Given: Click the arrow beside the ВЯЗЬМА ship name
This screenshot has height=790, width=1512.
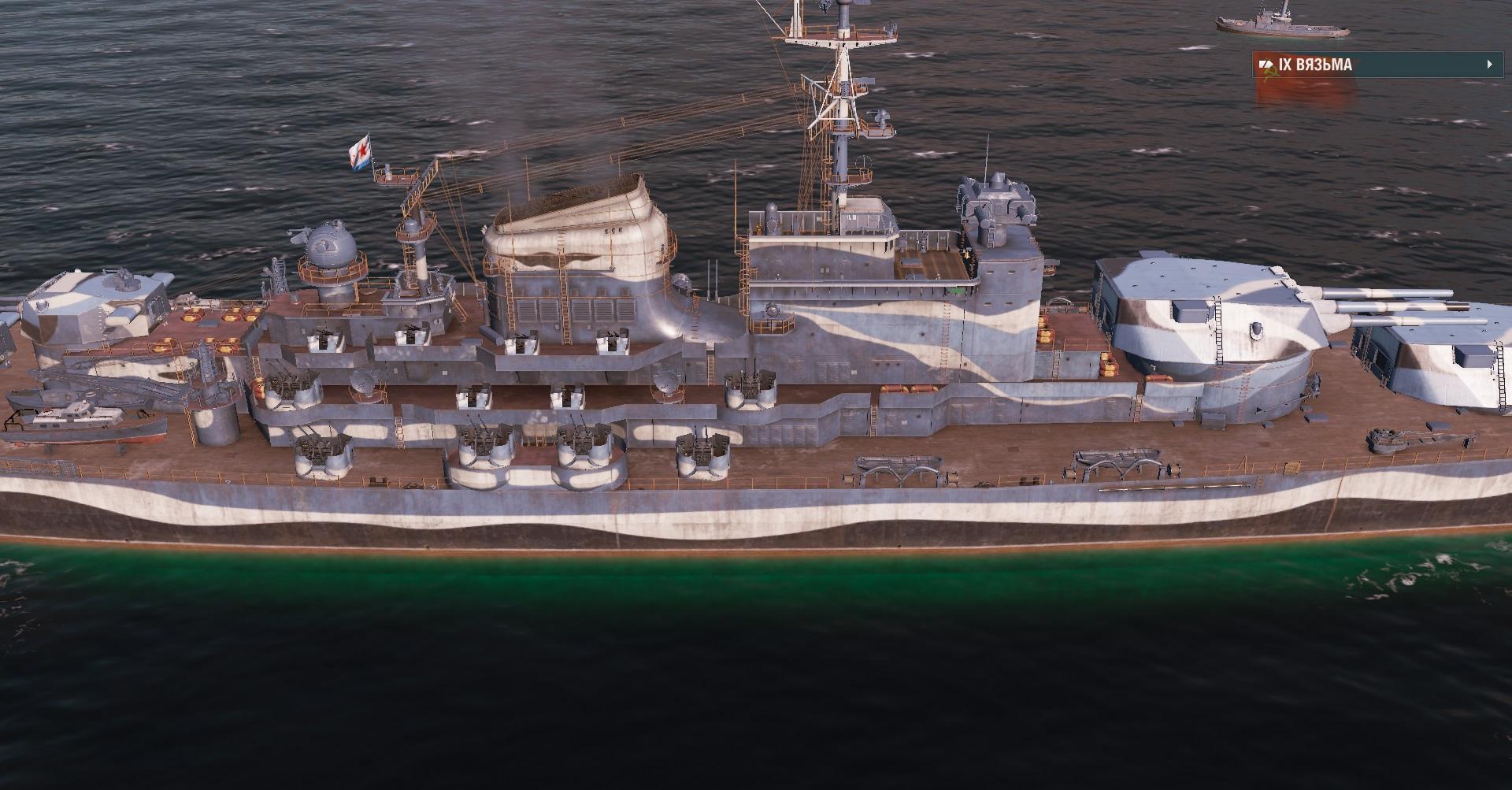Looking at the screenshot, I should tap(1489, 65).
